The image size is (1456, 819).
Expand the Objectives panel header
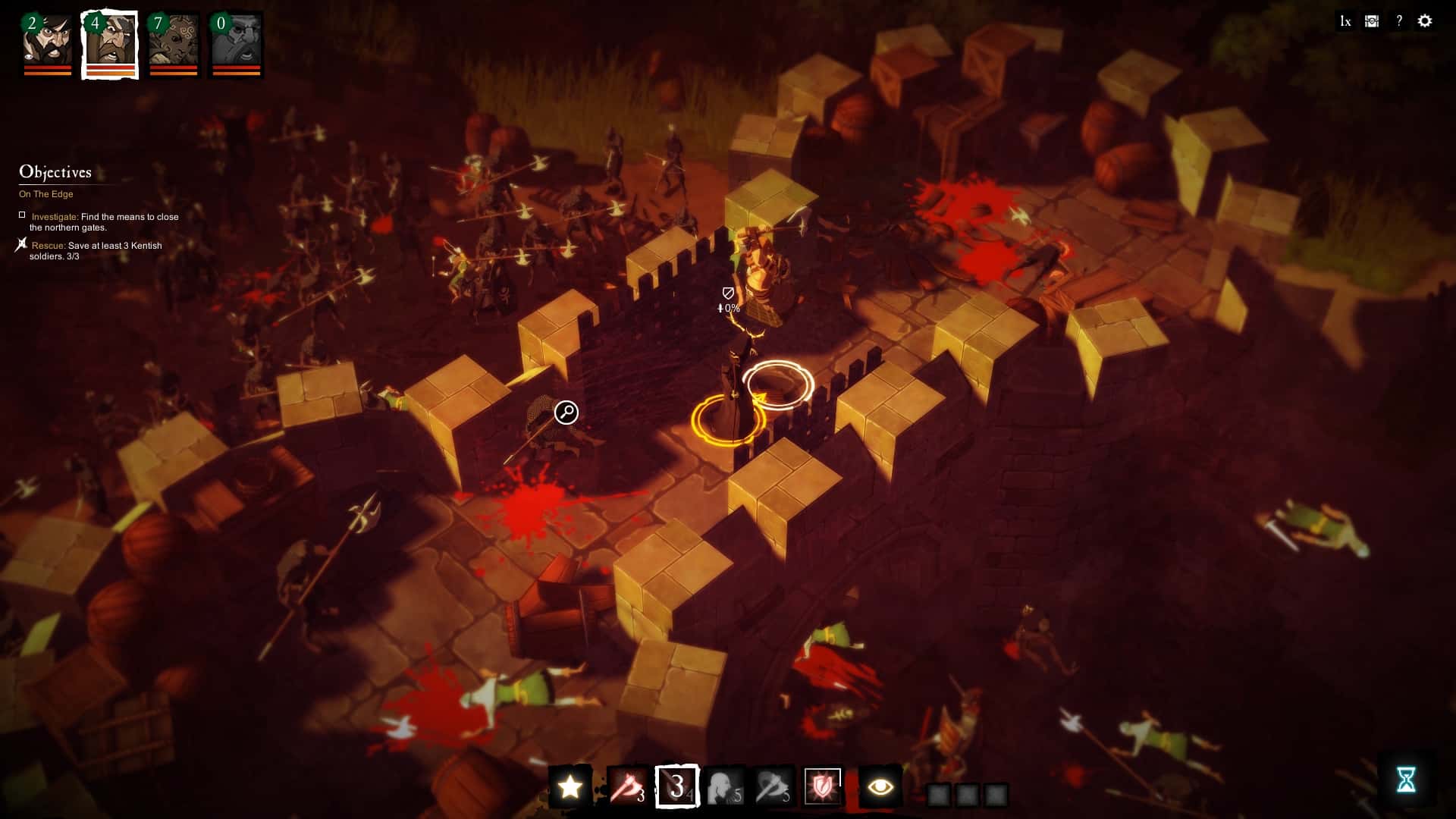57,172
